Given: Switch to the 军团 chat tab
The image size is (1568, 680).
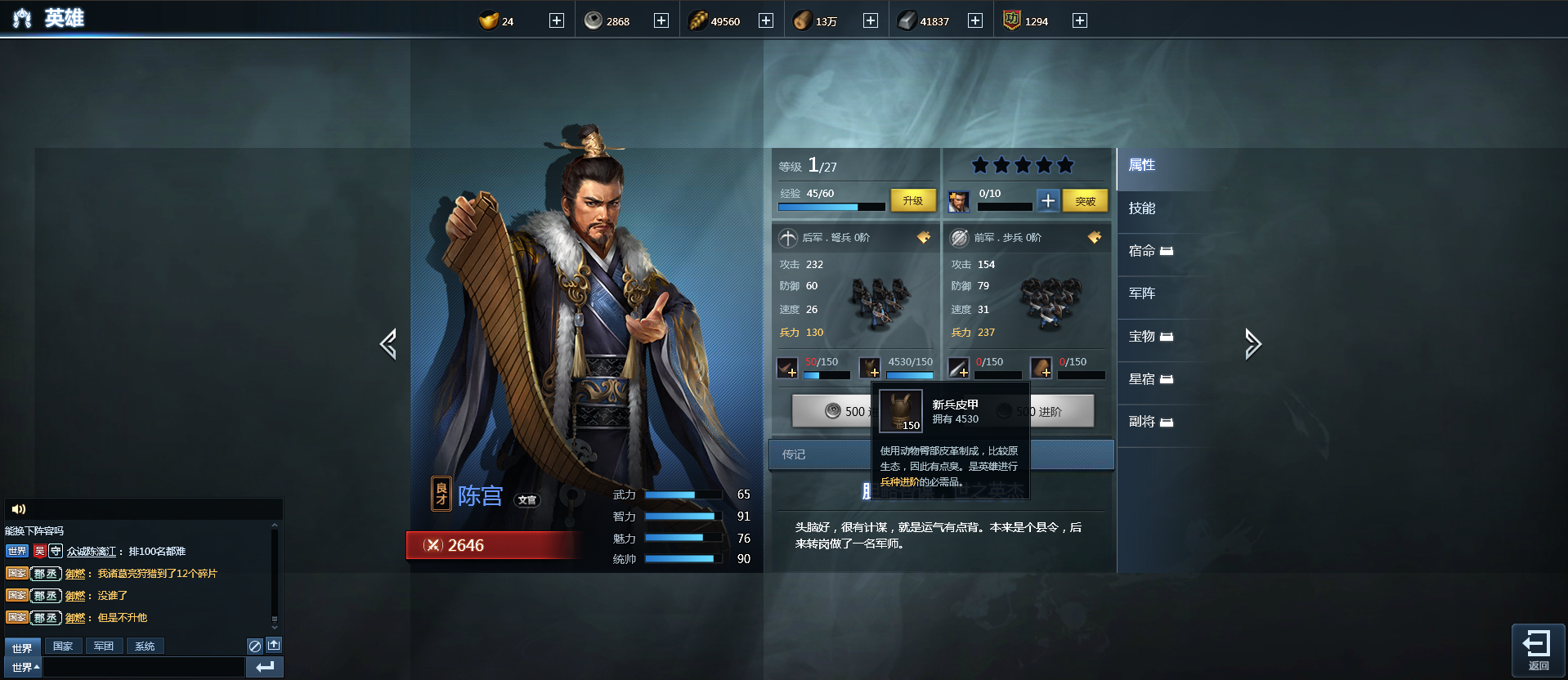Looking at the screenshot, I should click(104, 646).
